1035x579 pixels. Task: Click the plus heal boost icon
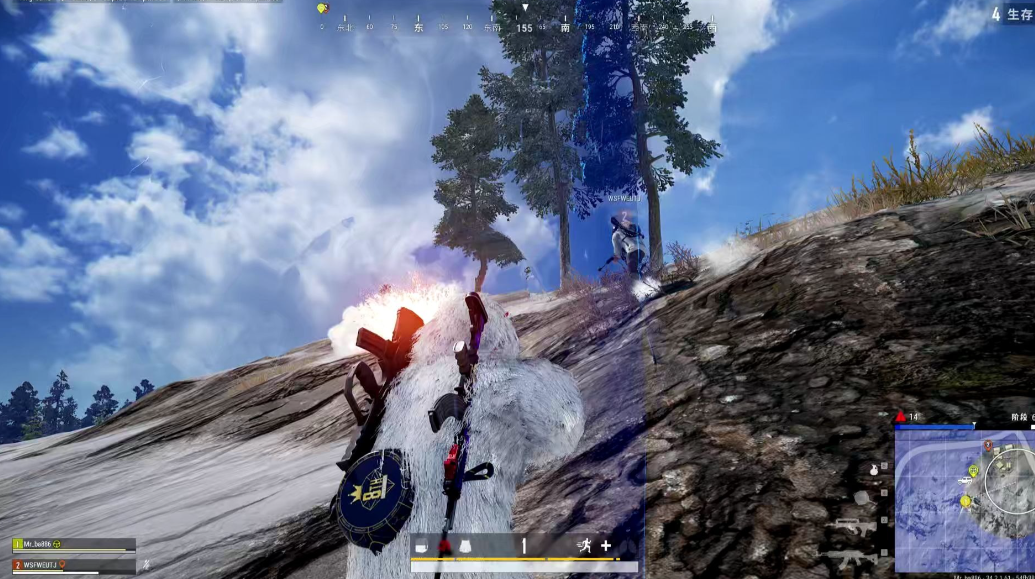tap(605, 546)
